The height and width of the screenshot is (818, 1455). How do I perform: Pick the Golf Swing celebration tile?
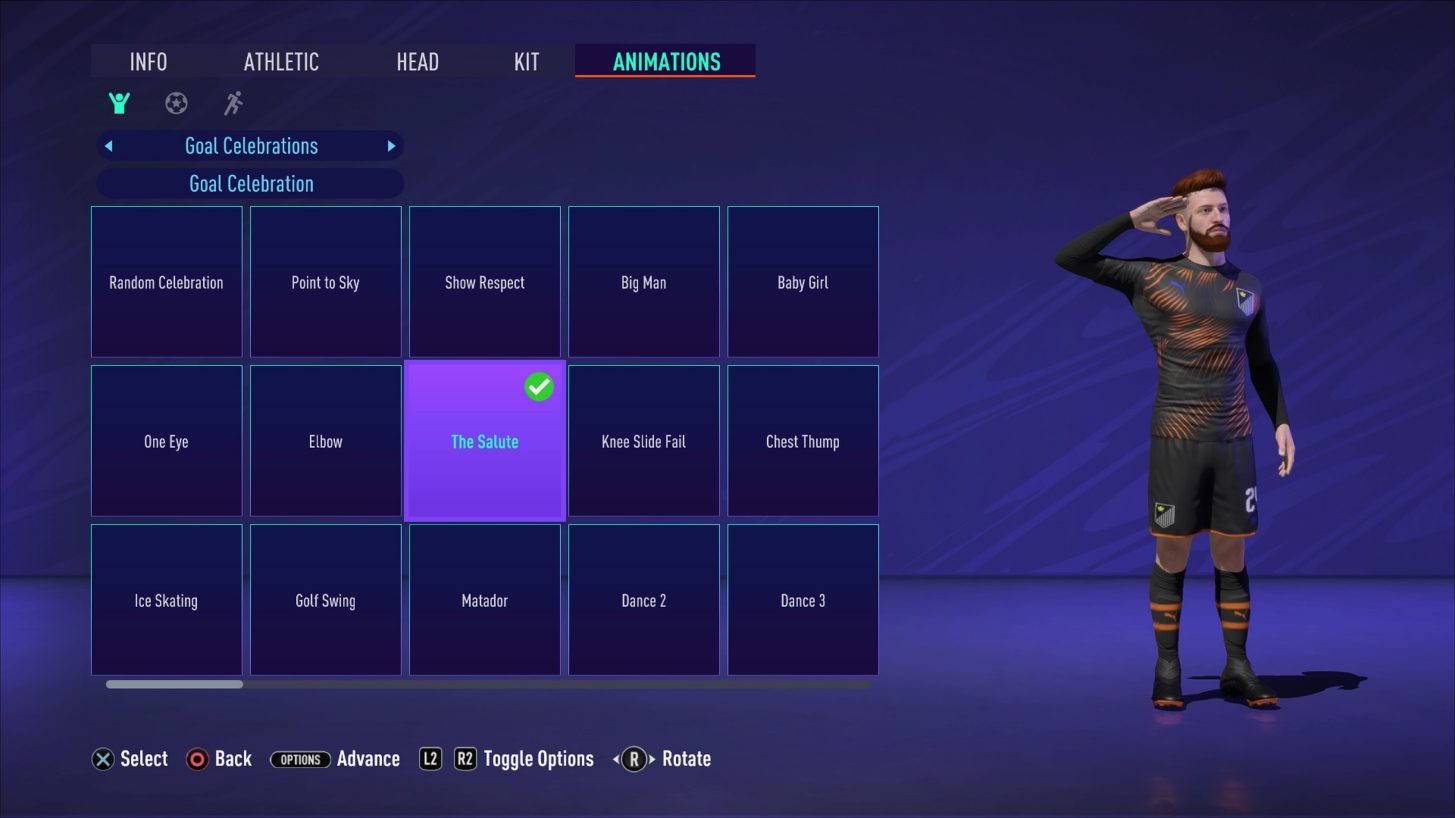tap(325, 600)
